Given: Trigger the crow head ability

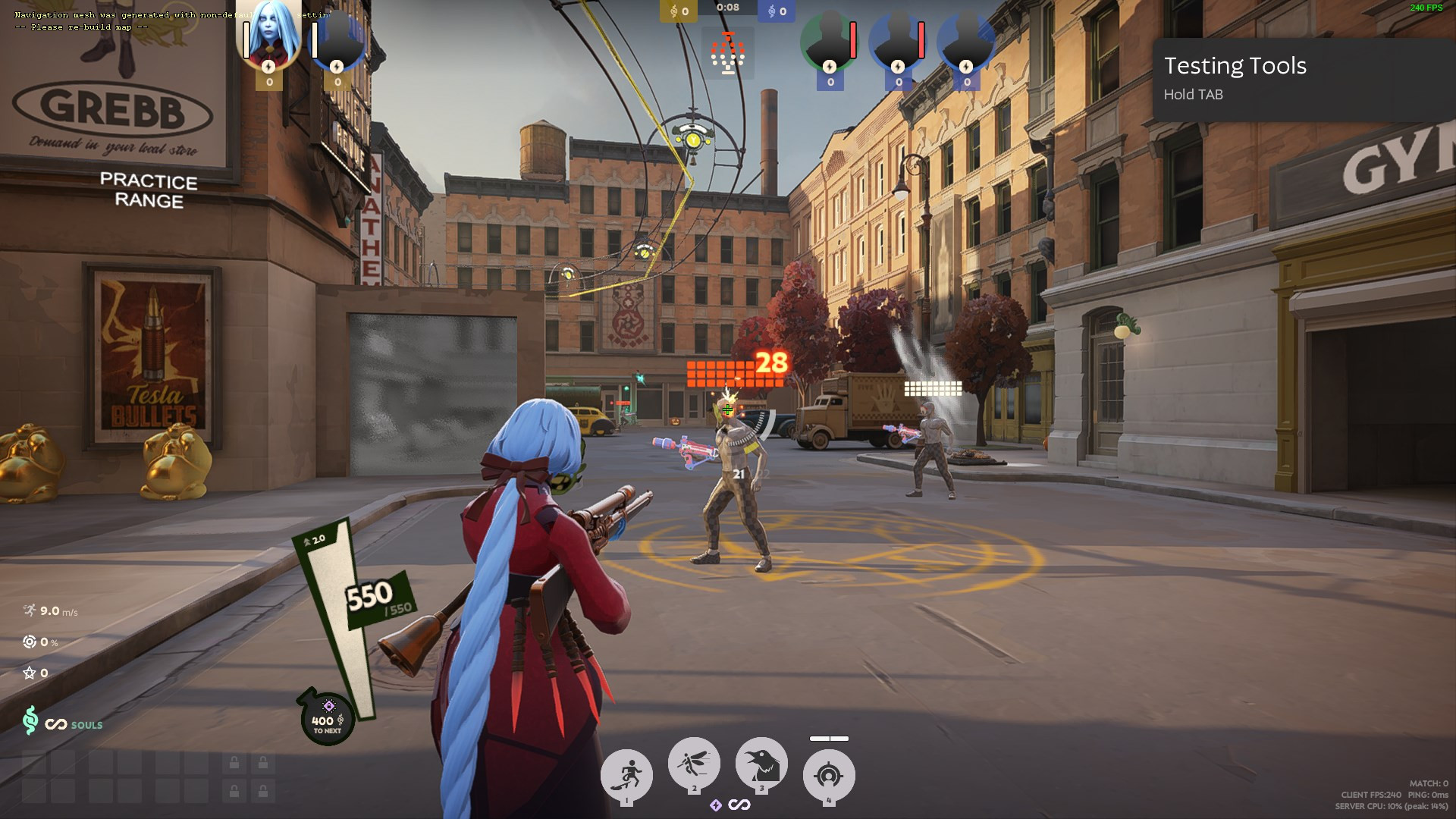Looking at the screenshot, I should (761, 763).
